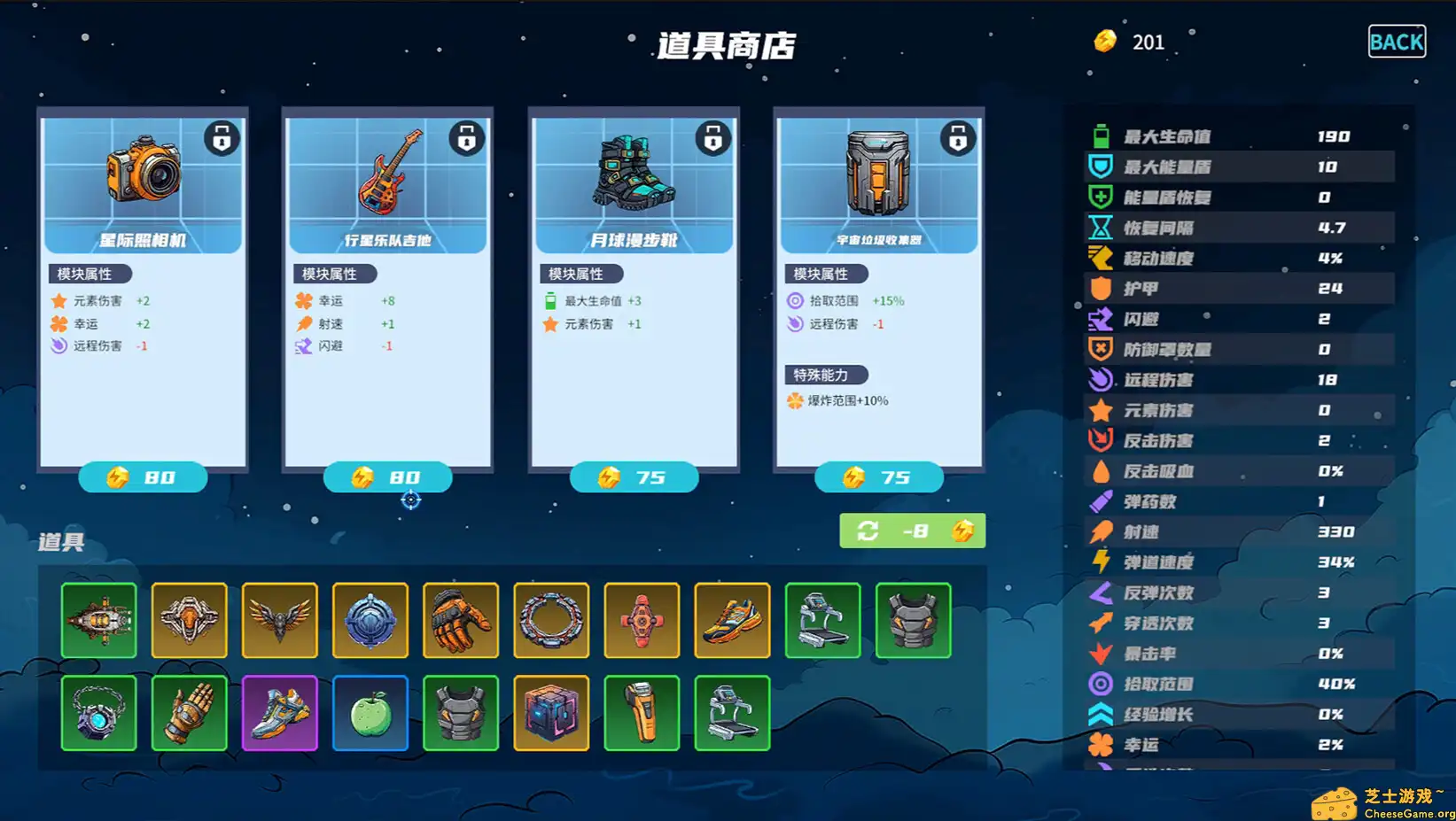Click the glowing purple cube item
Viewport: 1456px width, 821px height.
coord(551,713)
